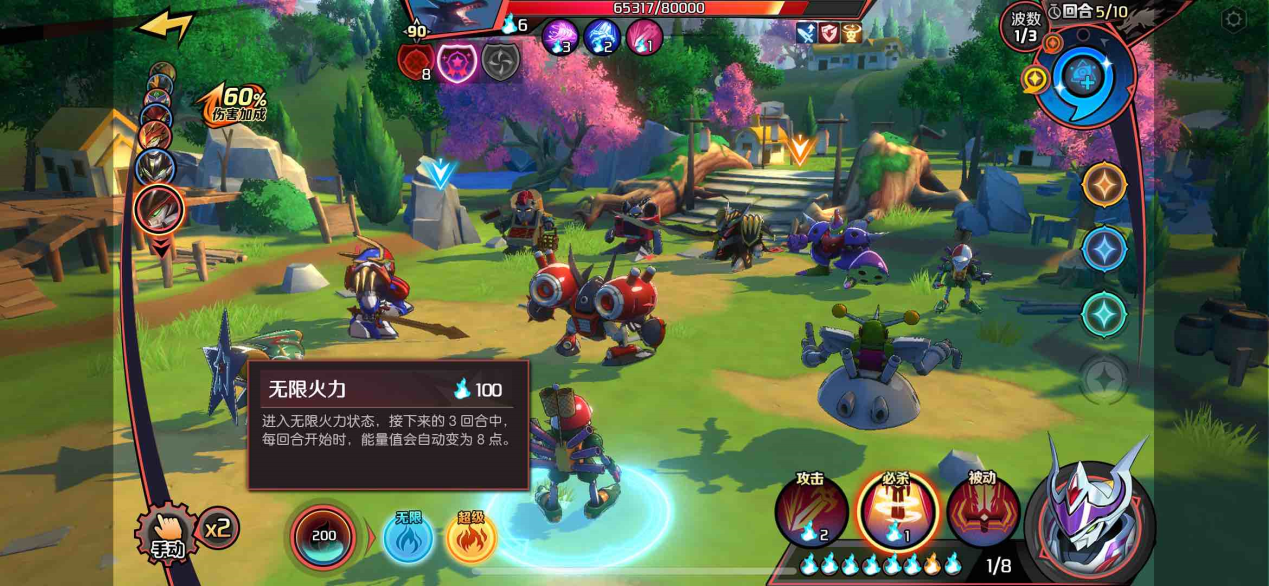Activate the blue 无限 flame skill

click(408, 537)
